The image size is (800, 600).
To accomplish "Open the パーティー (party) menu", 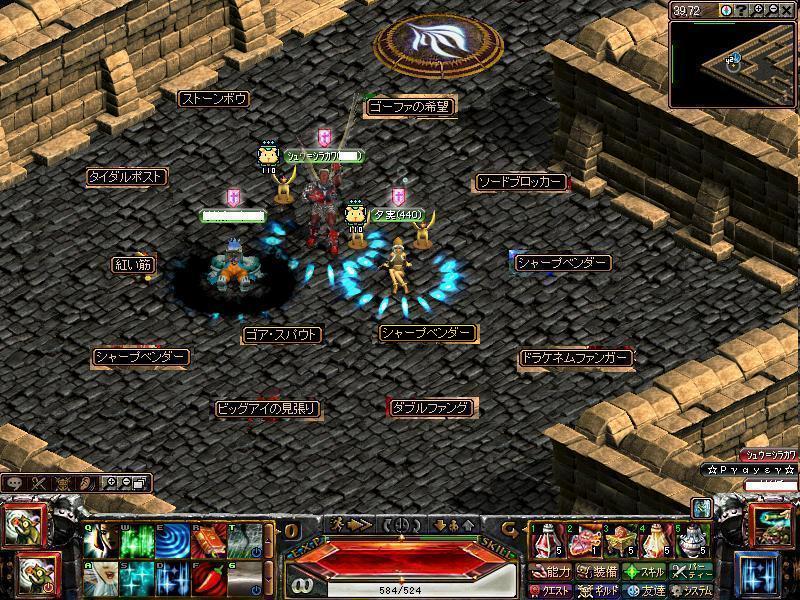I will [x=692, y=572].
